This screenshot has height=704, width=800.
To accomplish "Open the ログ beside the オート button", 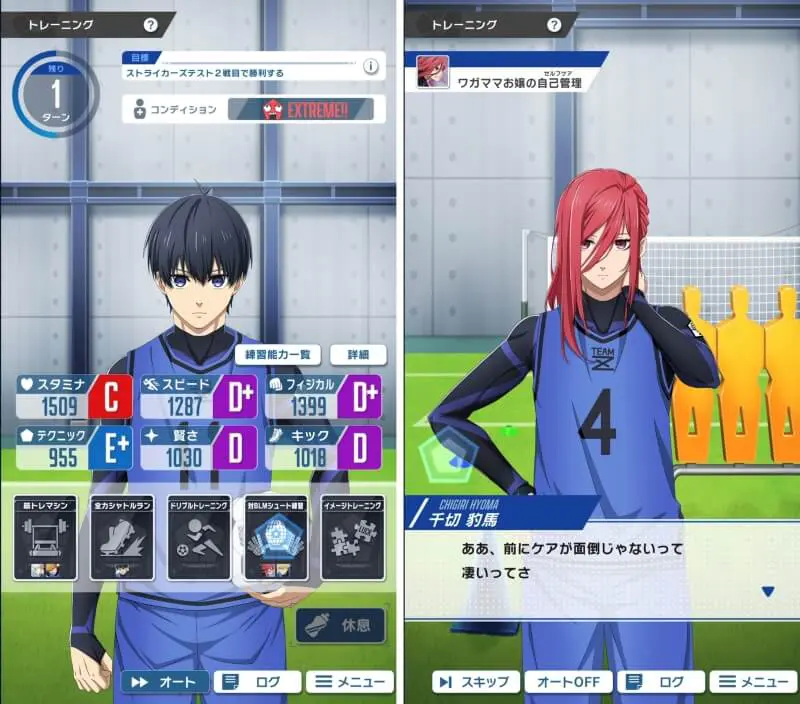I will coord(257,682).
